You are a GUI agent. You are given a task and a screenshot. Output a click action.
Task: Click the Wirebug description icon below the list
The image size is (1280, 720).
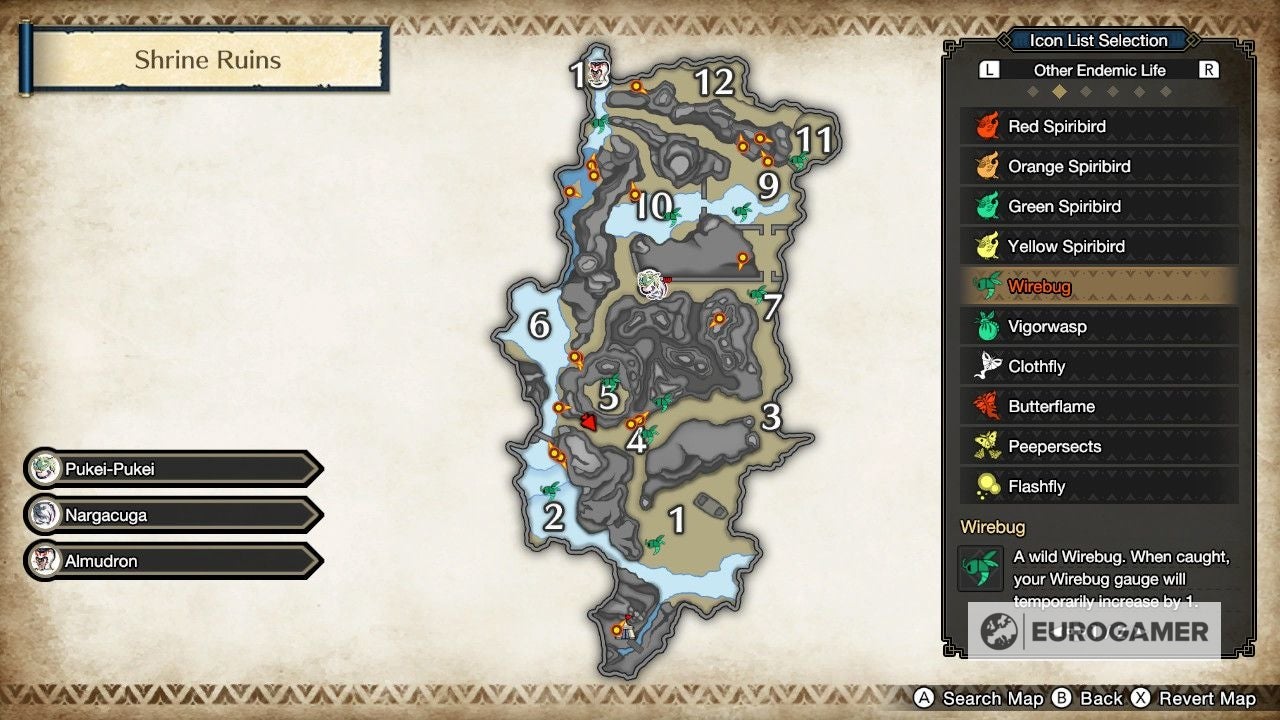click(x=981, y=567)
